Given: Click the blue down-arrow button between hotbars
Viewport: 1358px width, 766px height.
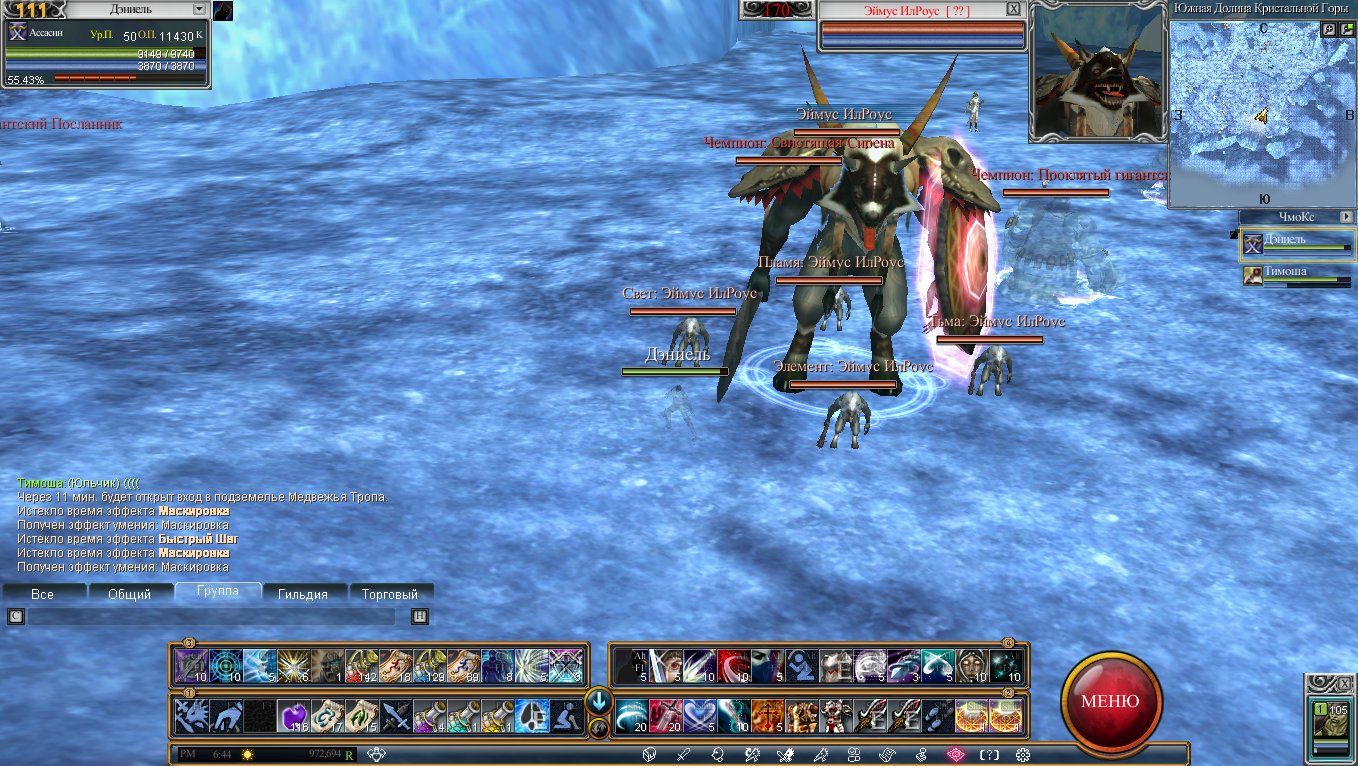Looking at the screenshot, I should [x=598, y=700].
